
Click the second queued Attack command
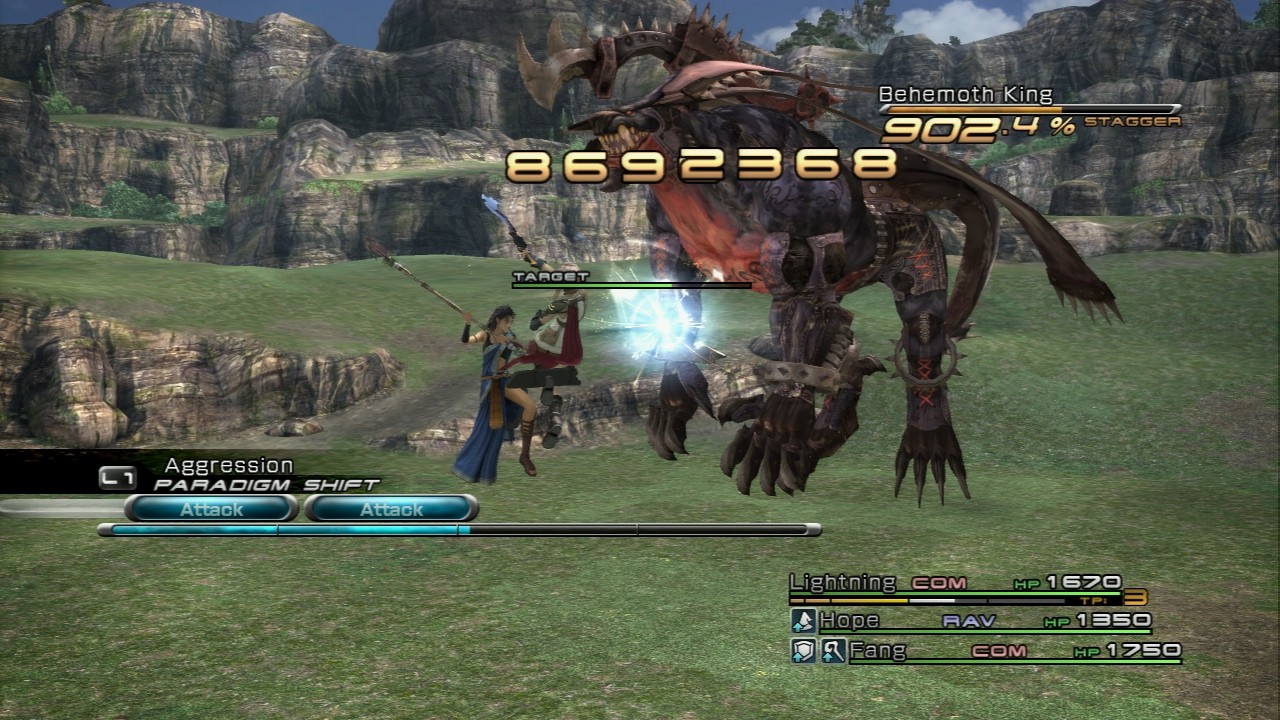(390, 510)
